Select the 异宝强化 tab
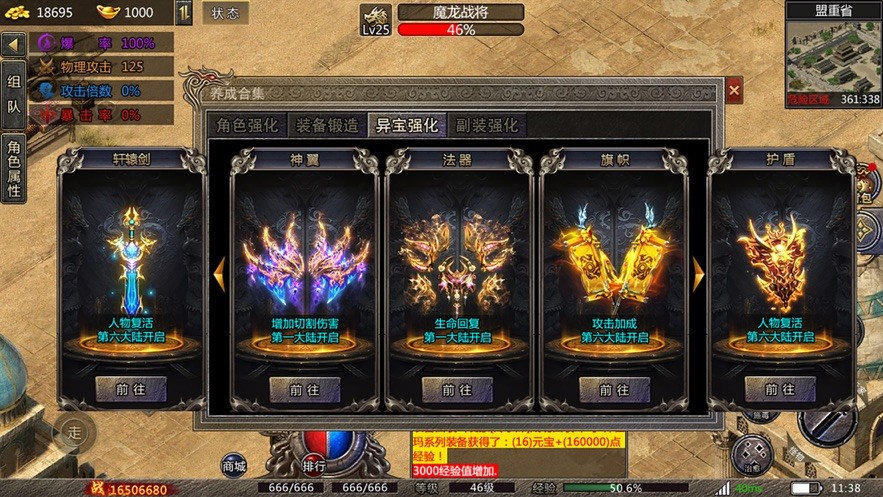The height and width of the screenshot is (497, 883). [x=407, y=125]
